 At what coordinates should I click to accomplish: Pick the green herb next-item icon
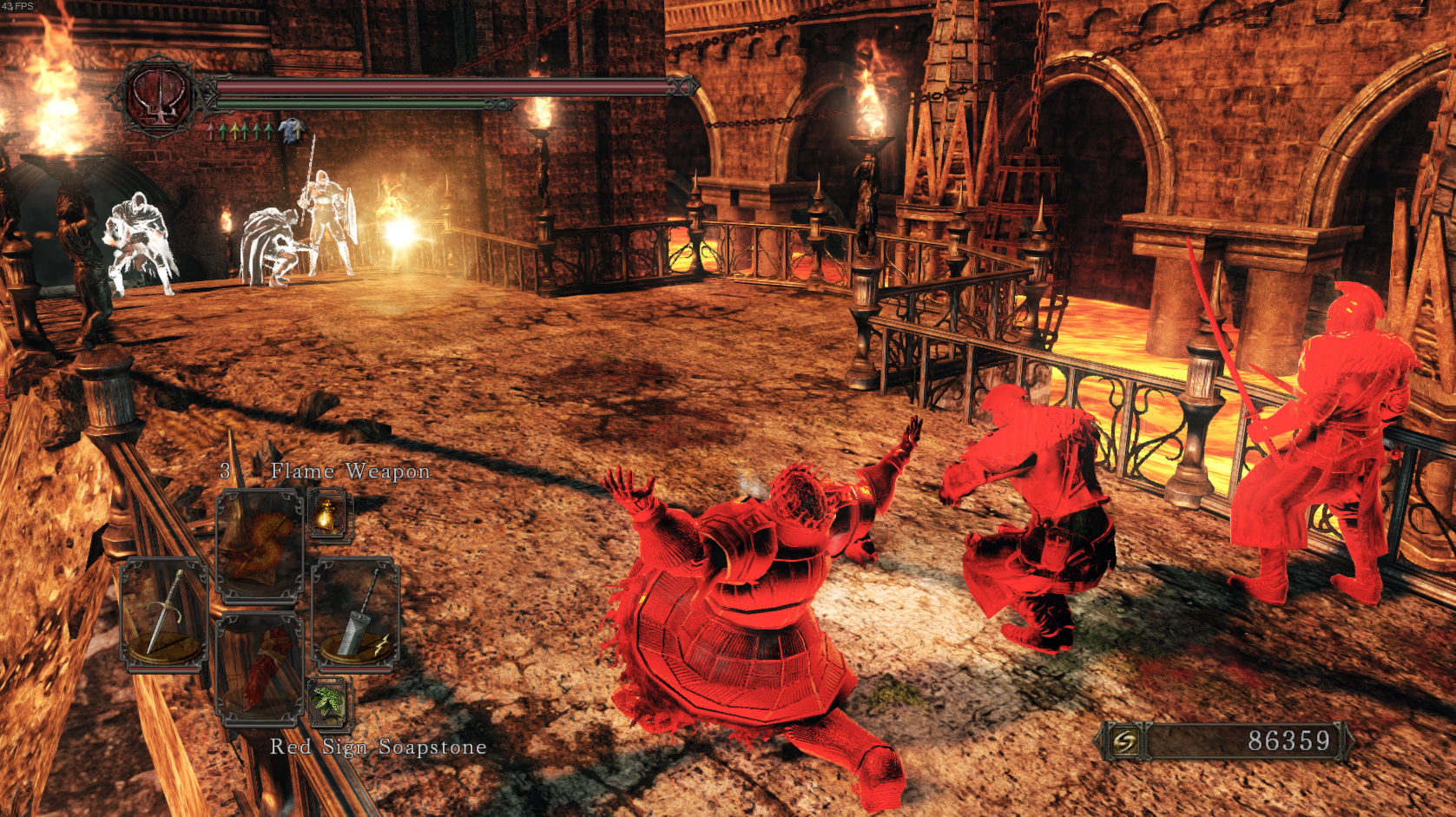tap(328, 702)
